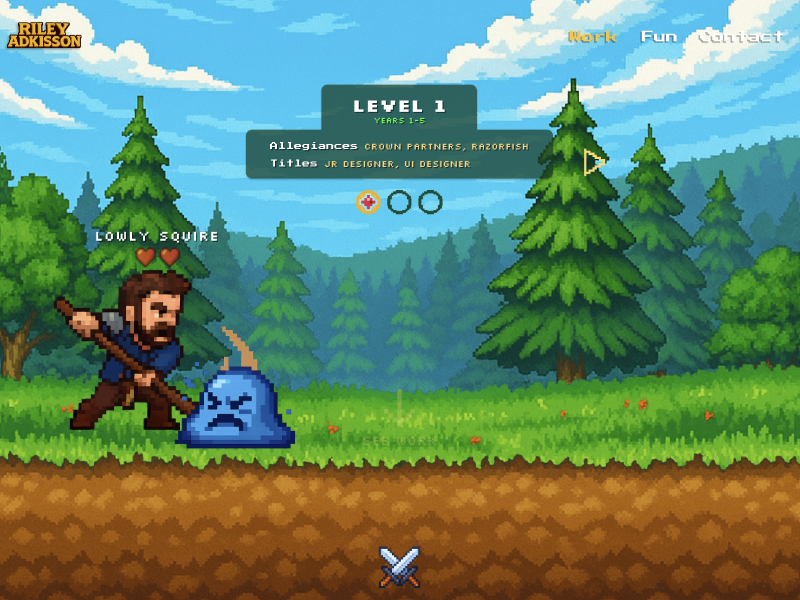The width and height of the screenshot is (800, 600).
Task: Go to the Fun section
Action: 658,37
